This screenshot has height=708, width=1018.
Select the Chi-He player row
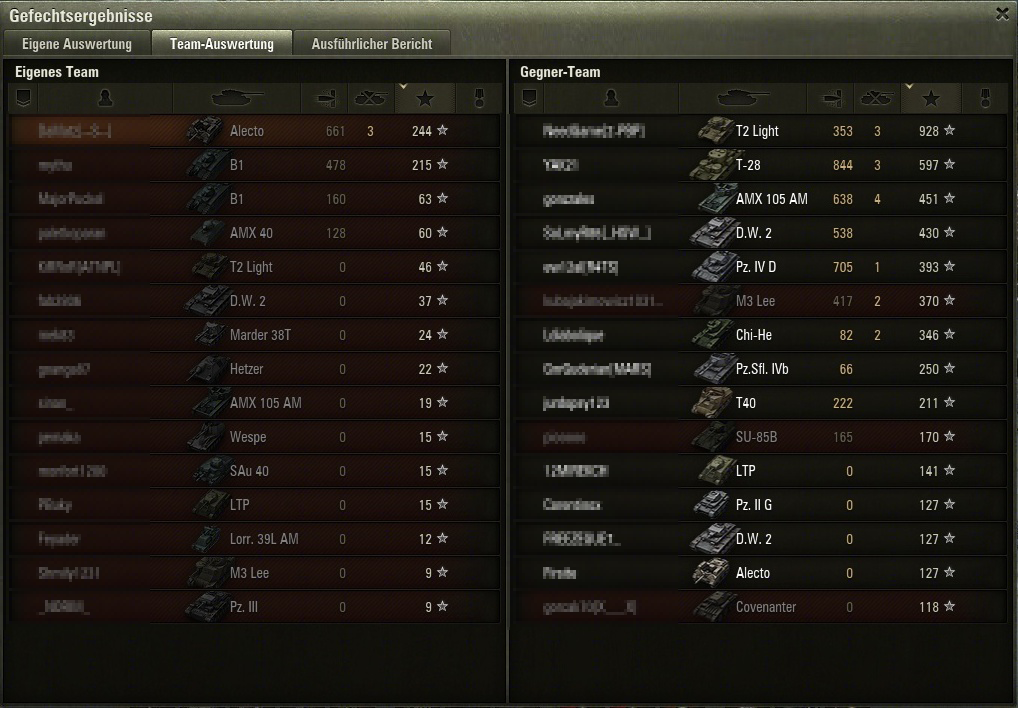click(x=760, y=335)
